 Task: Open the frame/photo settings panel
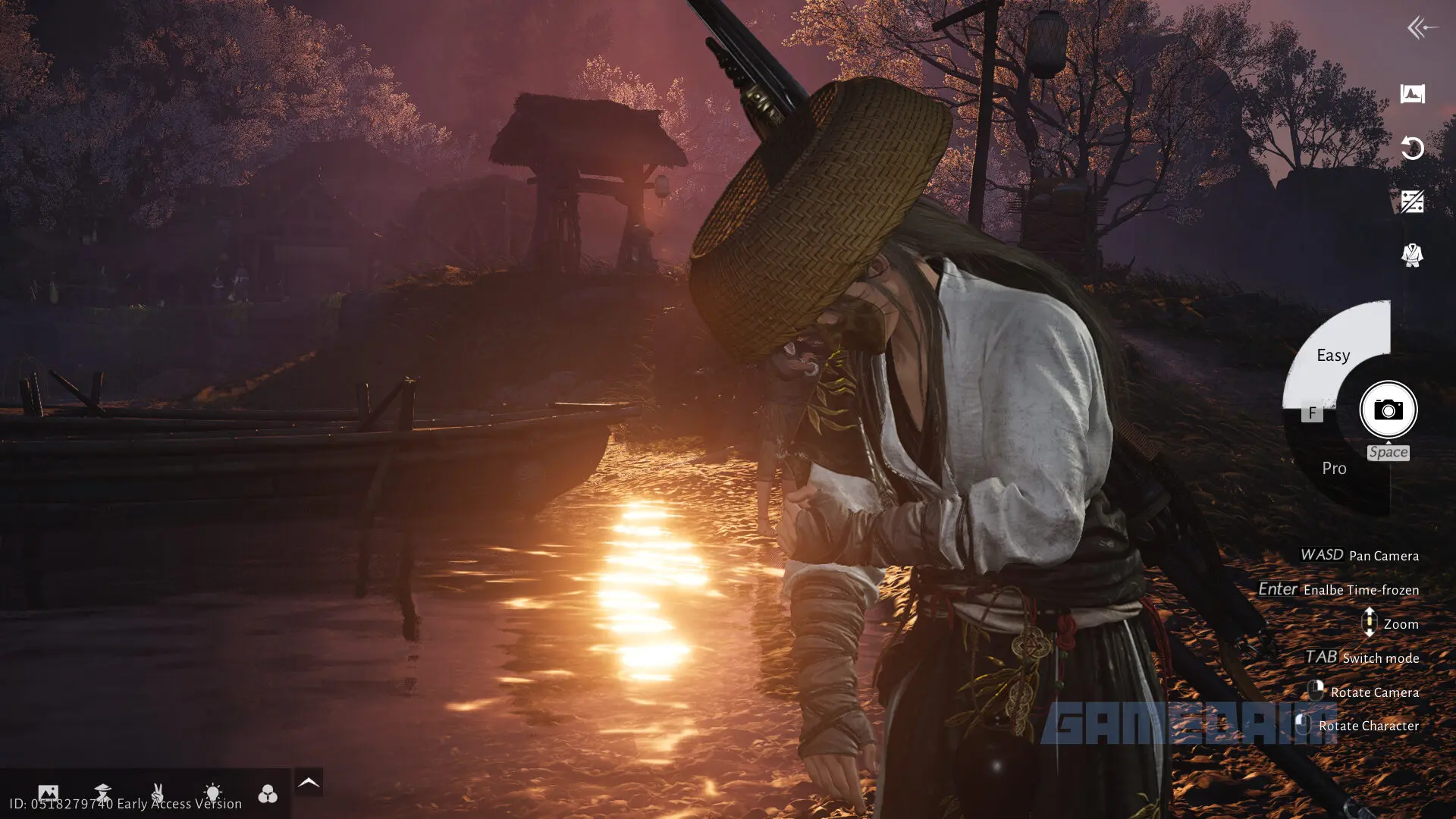49,792
